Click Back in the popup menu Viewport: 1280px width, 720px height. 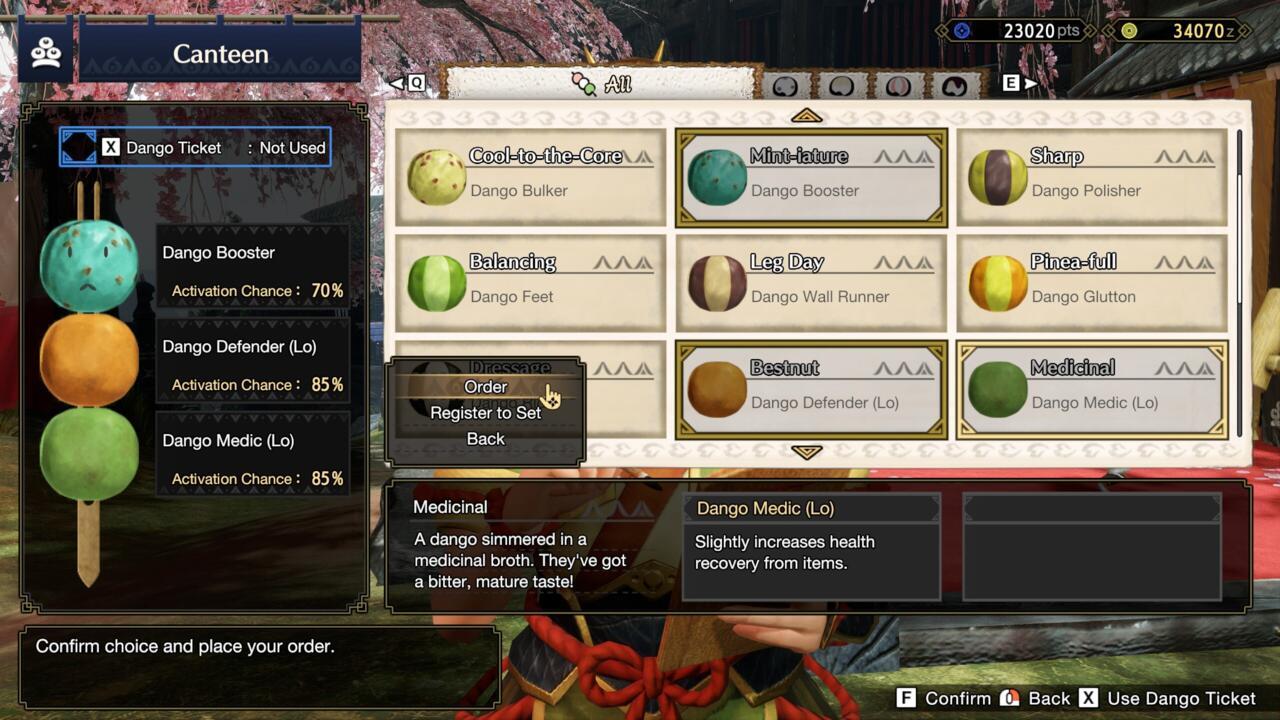point(485,438)
